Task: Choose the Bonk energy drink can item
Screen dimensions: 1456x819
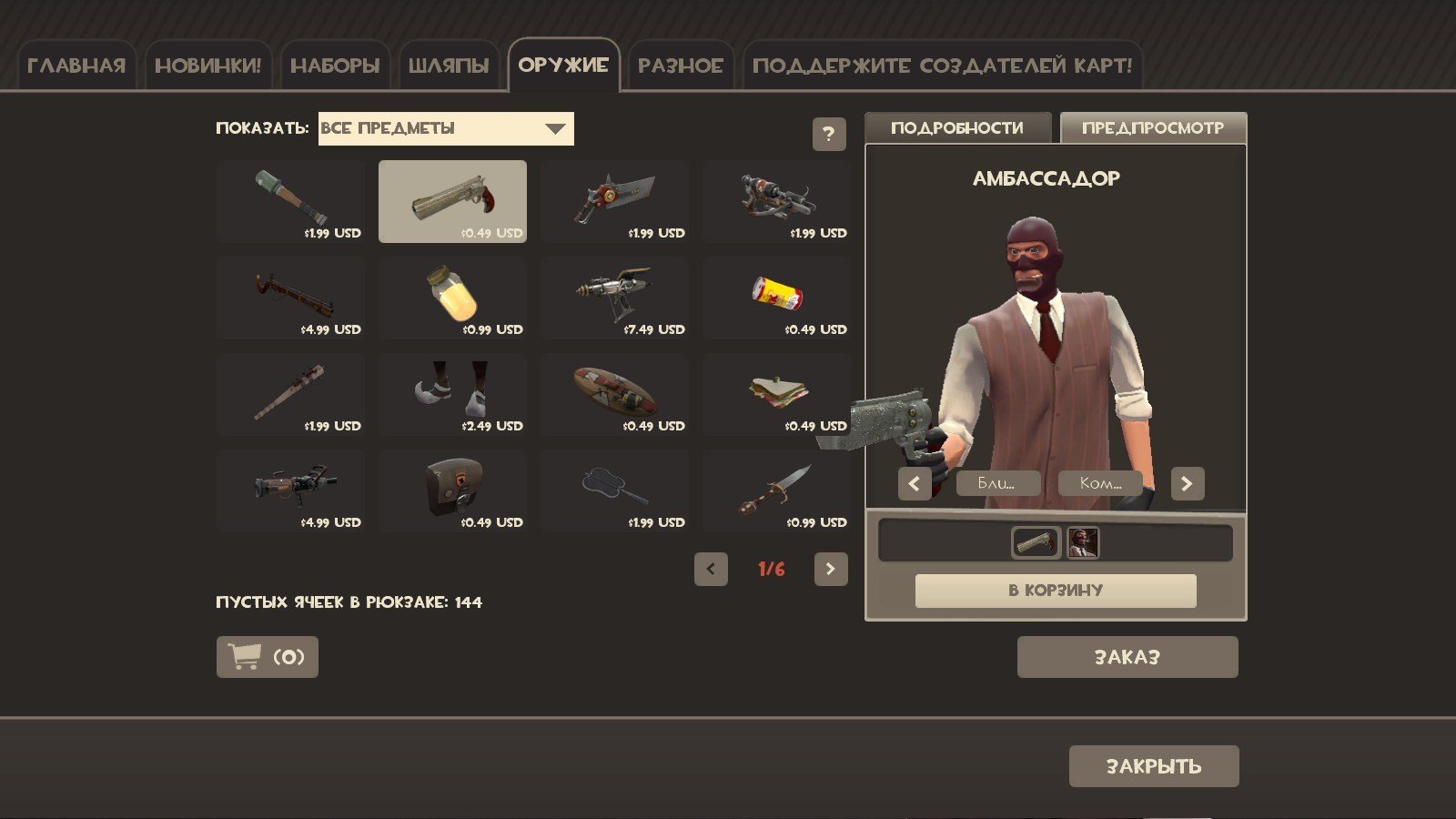Action: pos(776,298)
